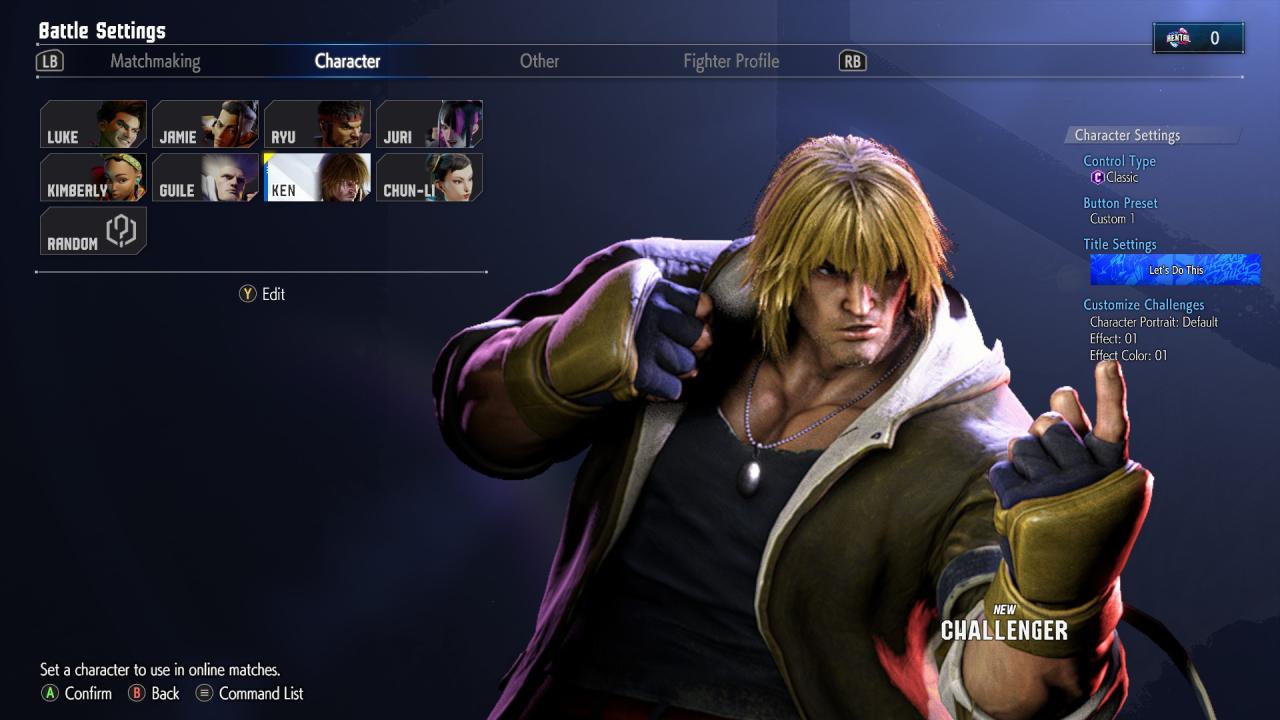Pick the Chun-Li character tile
The height and width of the screenshot is (720, 1280).
pos(430,177)
